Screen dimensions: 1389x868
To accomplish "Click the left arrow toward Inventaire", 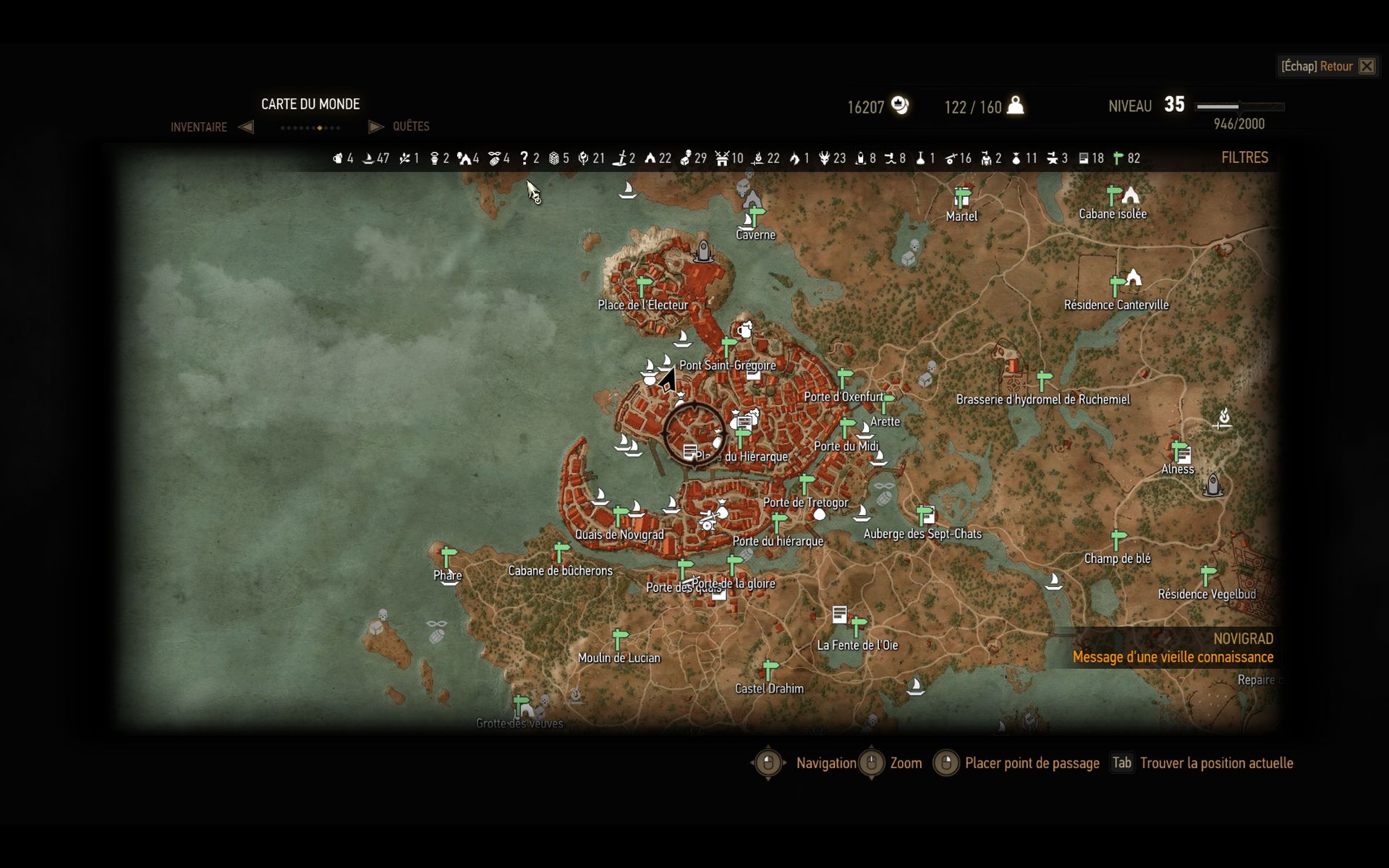I will point(246,127).
